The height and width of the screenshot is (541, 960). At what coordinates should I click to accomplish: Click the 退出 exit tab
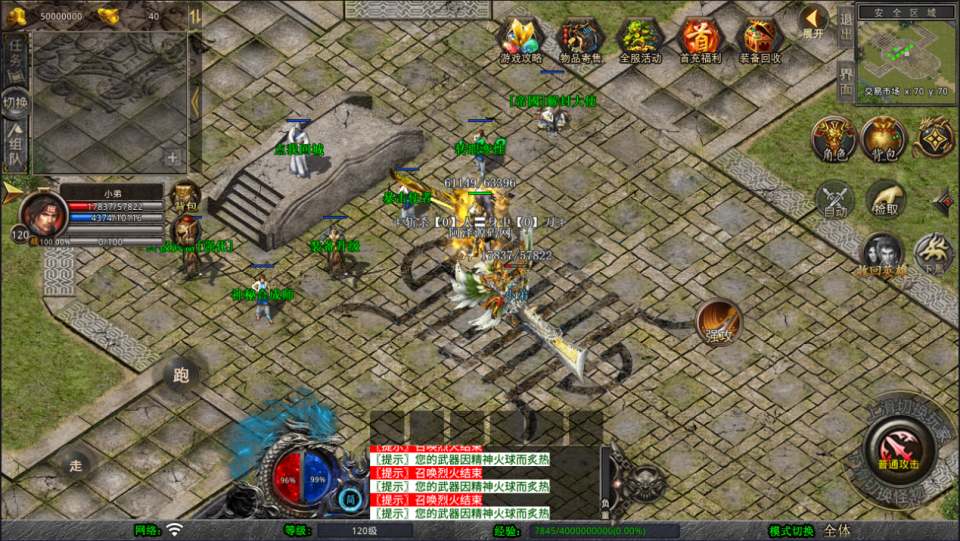pyautogui.click(x=846, y=20)
